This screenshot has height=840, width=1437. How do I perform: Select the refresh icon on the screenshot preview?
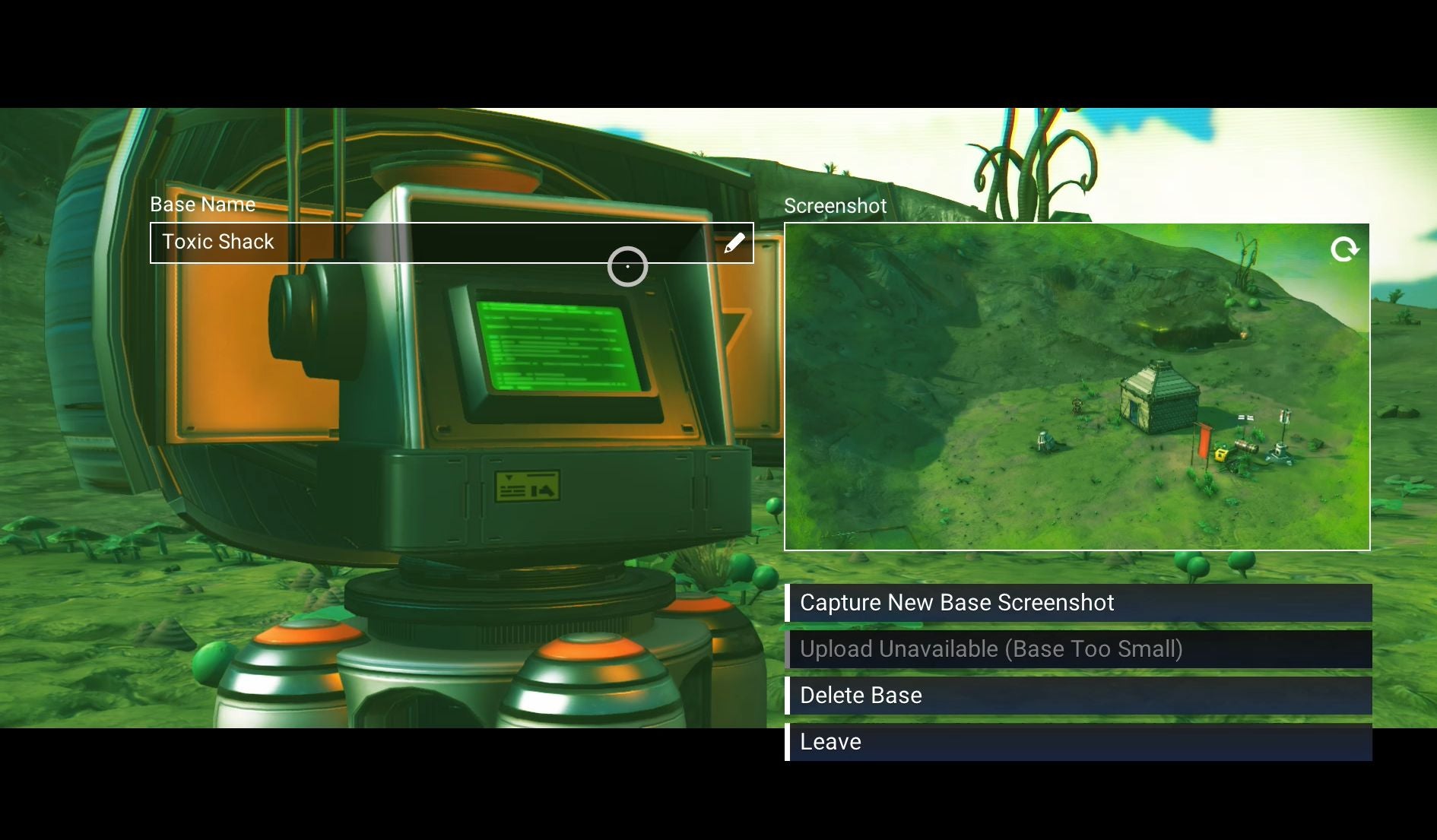pos(1346,249)
